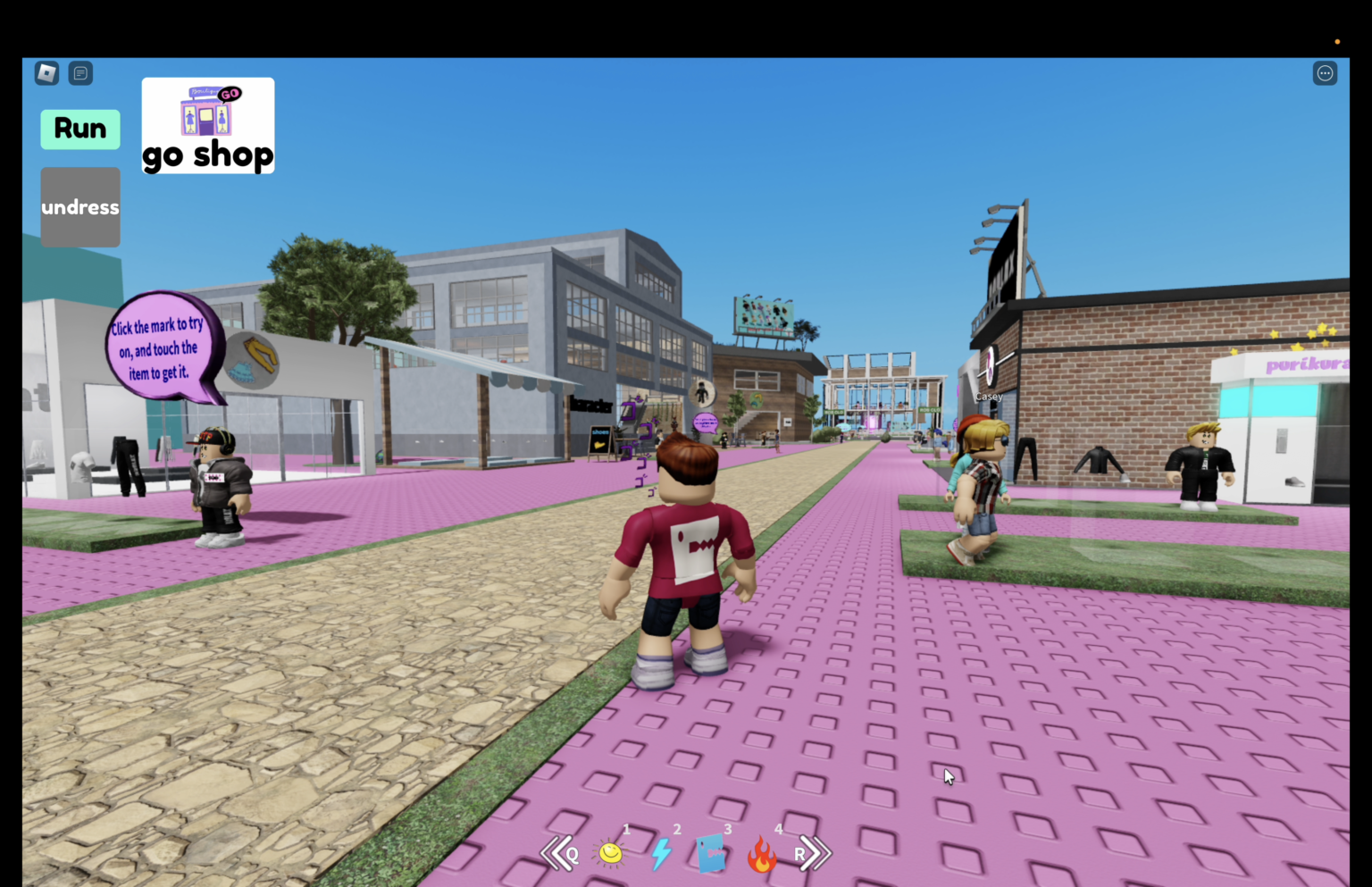Trigger the lightning bolt emote in slot 2
This screenshot has height=887, width=1372.
[x=661, y=853]
